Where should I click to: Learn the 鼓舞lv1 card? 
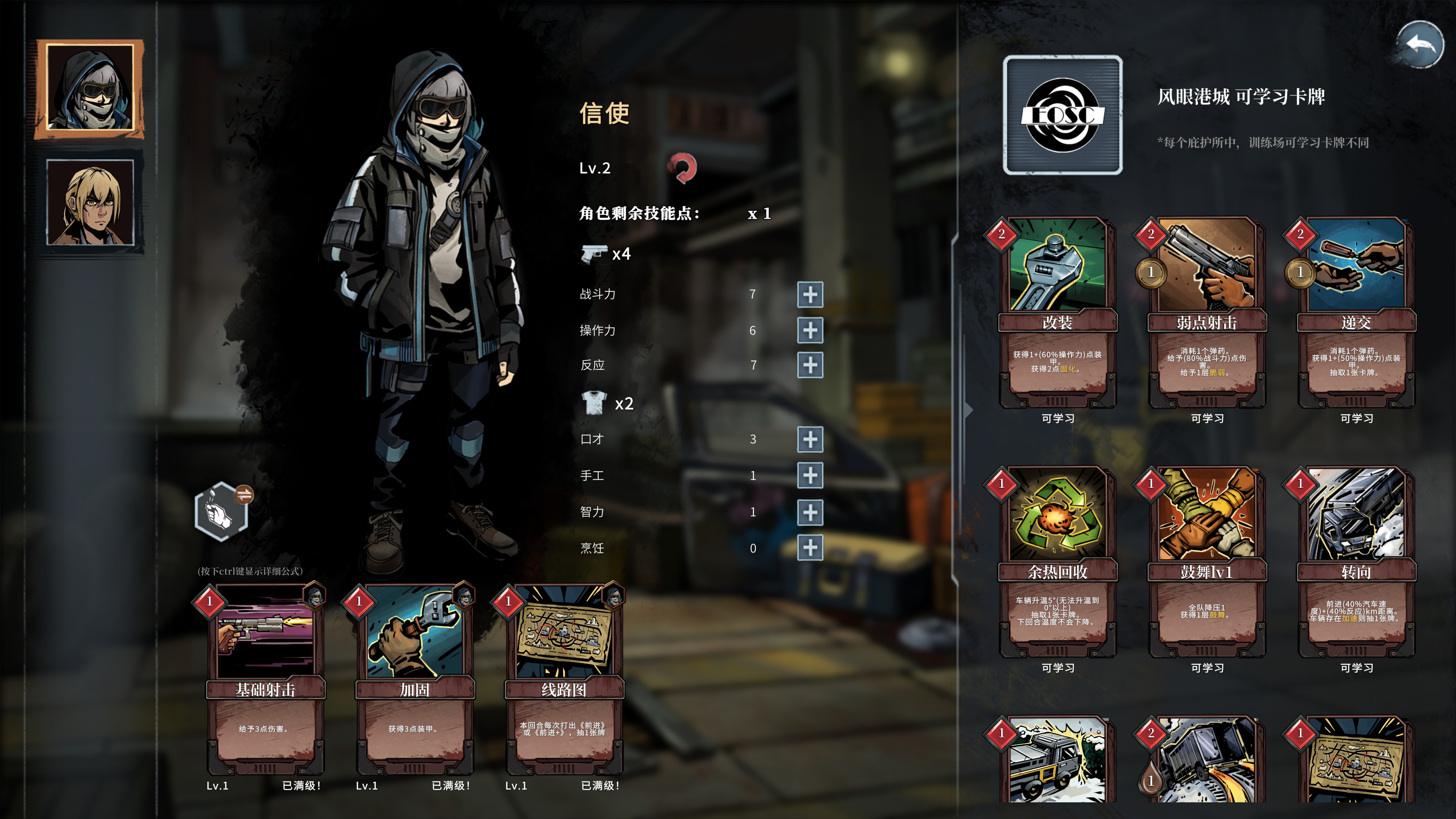pyautogui.click(x=1206, y=563)
